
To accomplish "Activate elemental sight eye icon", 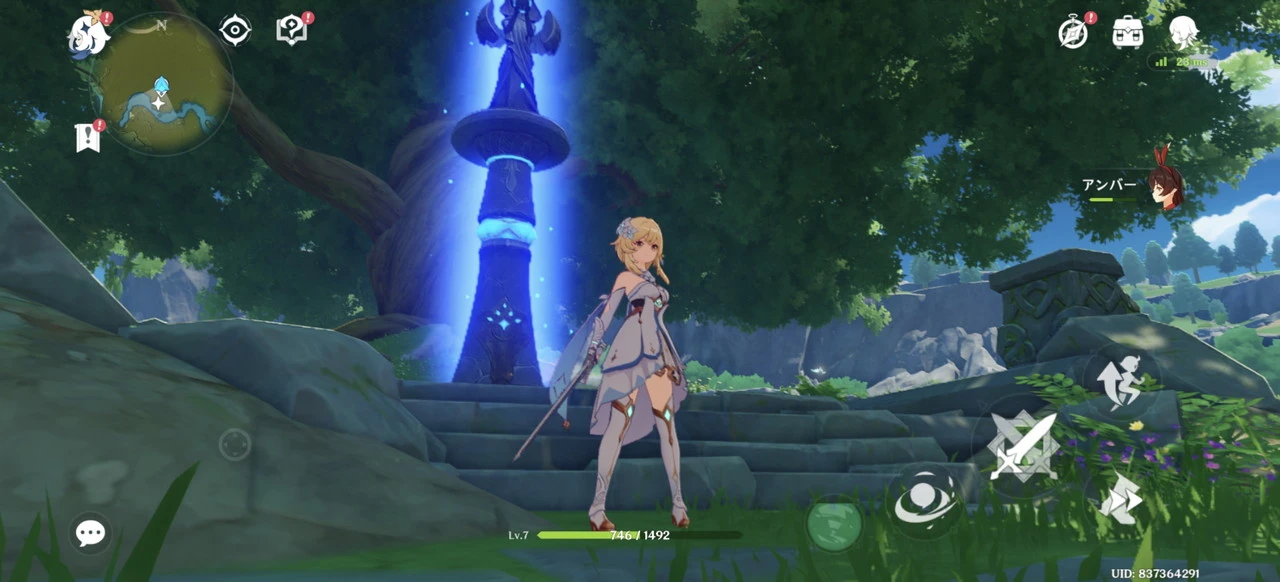I will (235, 31).
